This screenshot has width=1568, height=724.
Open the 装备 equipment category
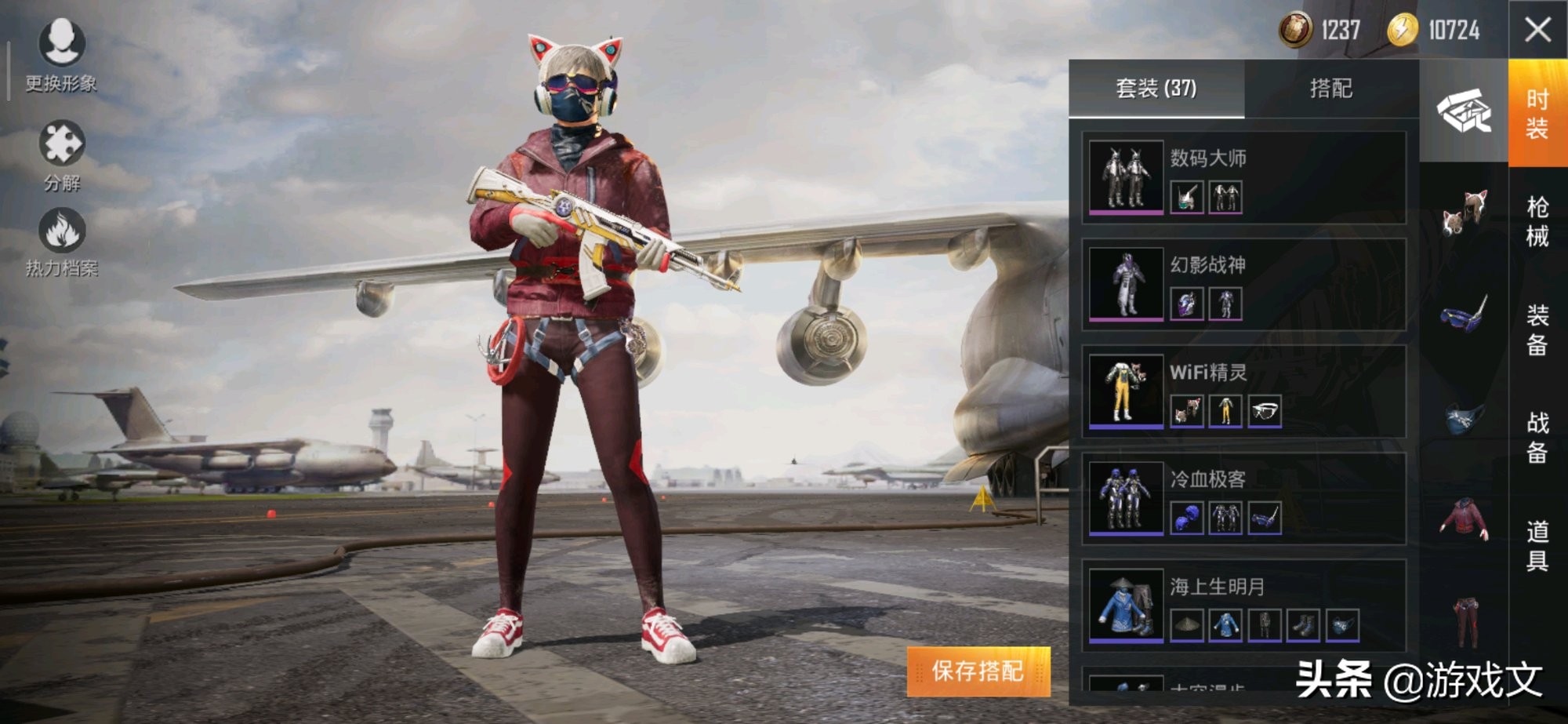pos(1537,329)
